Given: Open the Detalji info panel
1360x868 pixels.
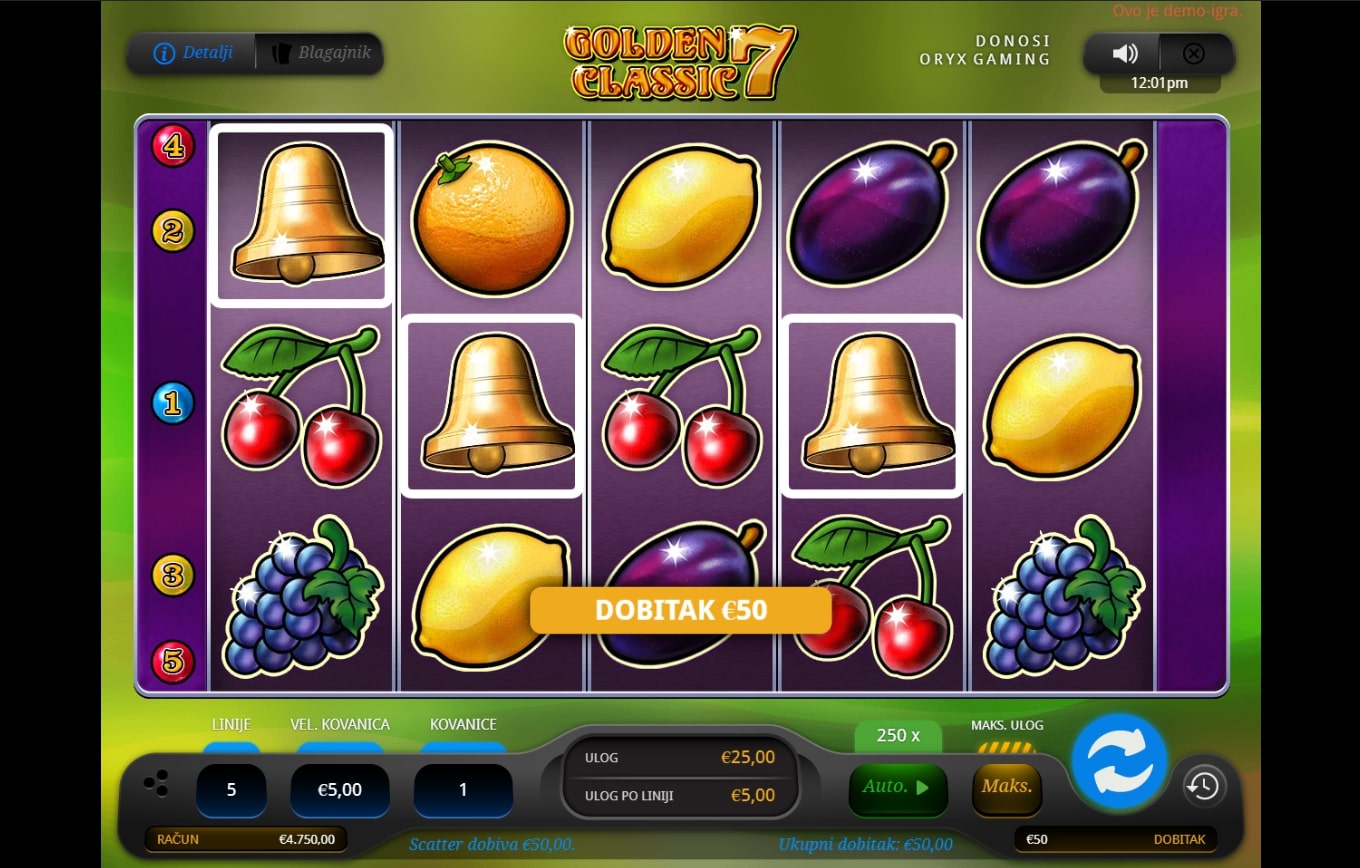Looking at the screenshot, I should pyautogui.click(x=193, y=53).
